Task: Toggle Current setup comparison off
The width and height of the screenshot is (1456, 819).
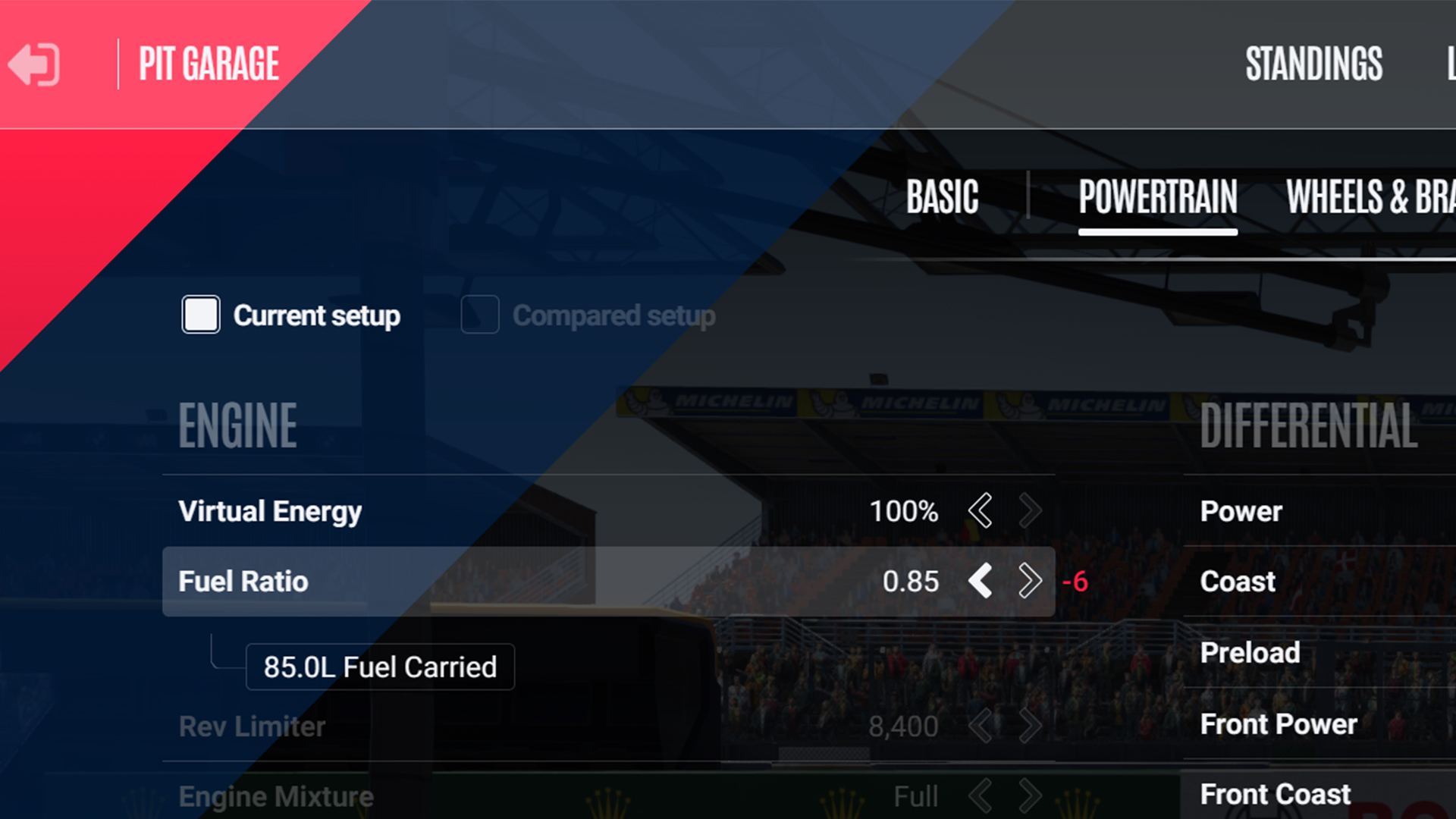Action: click(x=200, y=315)
